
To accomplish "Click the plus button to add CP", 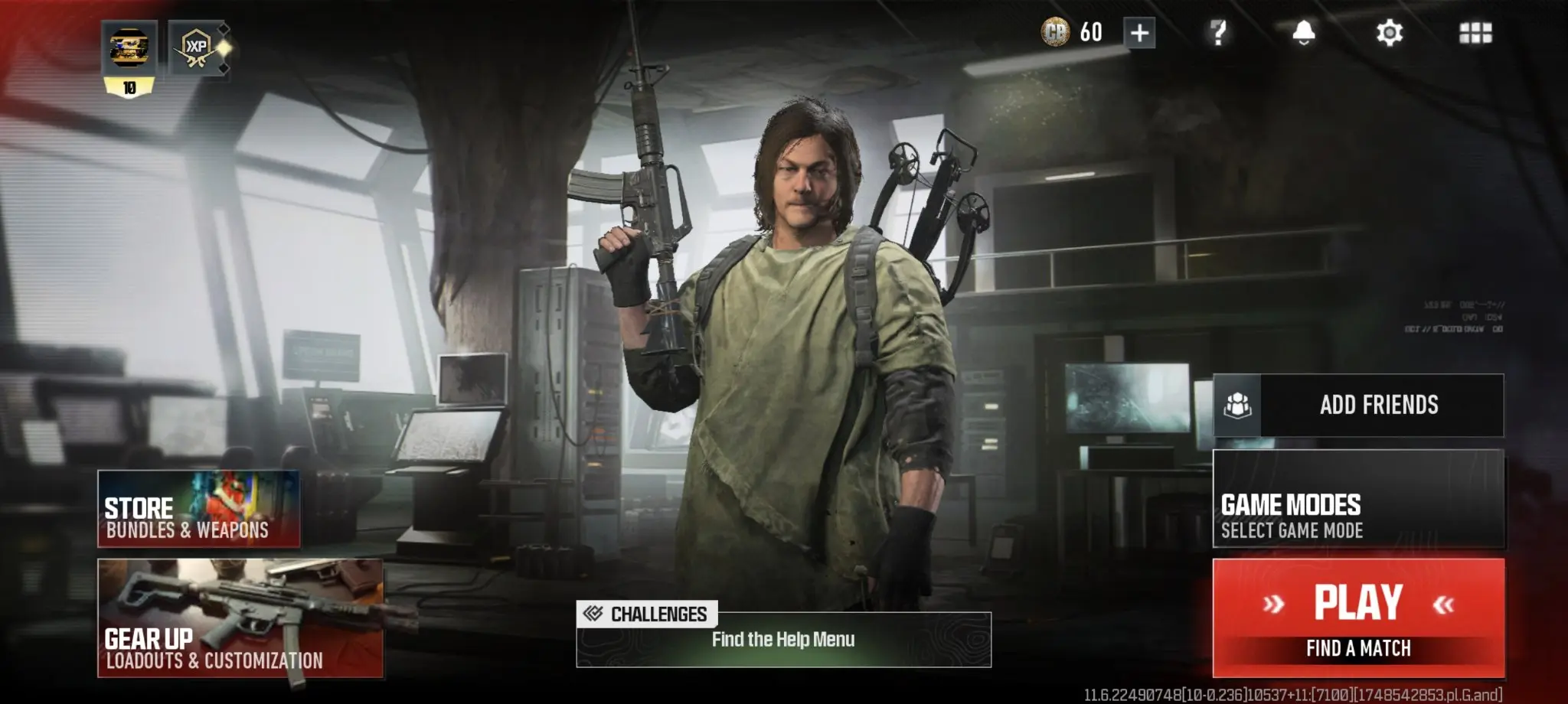I will click(x=1139, y=33).
